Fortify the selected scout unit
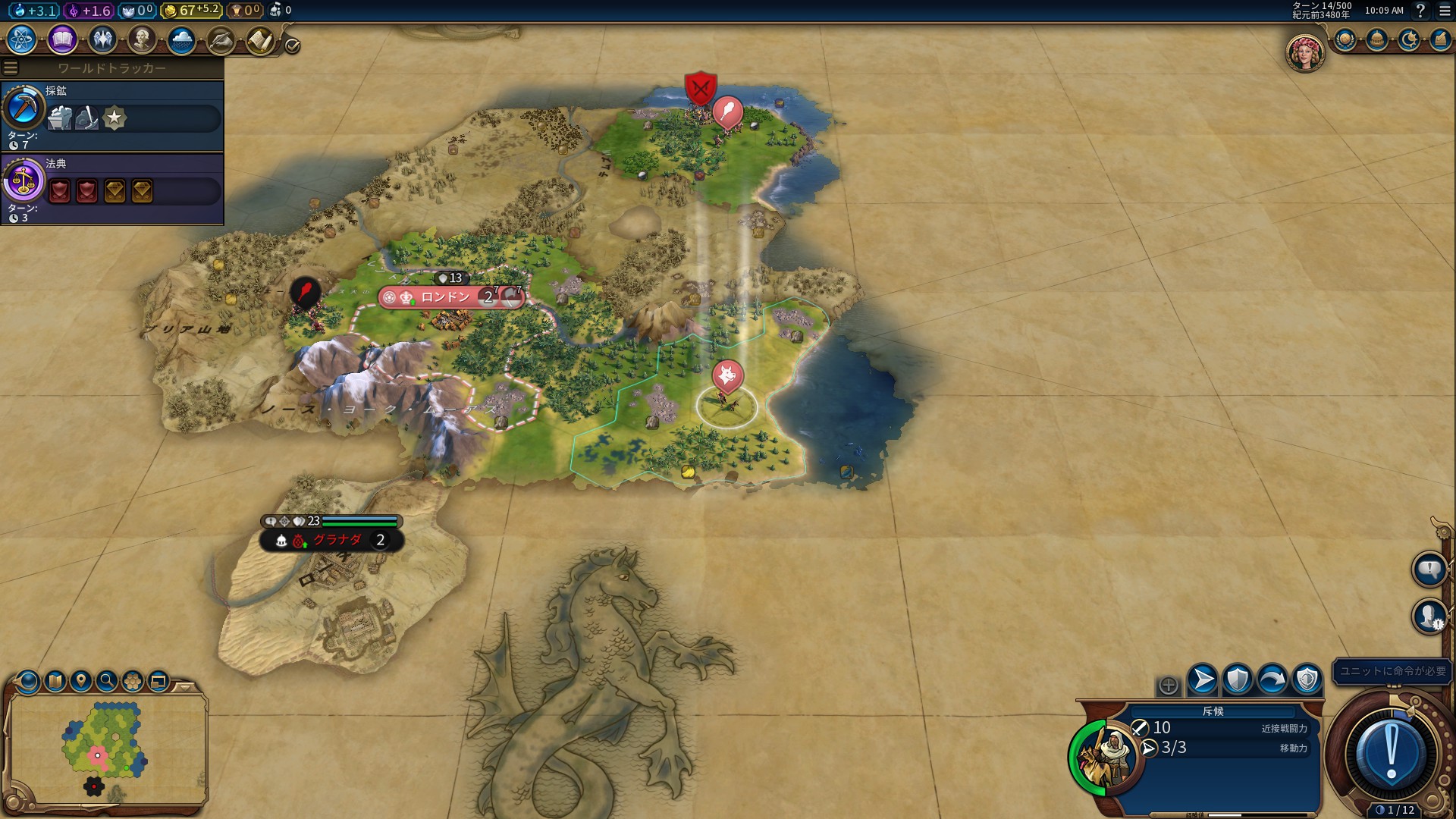 pyautogui.click(x=1238, y=679)
